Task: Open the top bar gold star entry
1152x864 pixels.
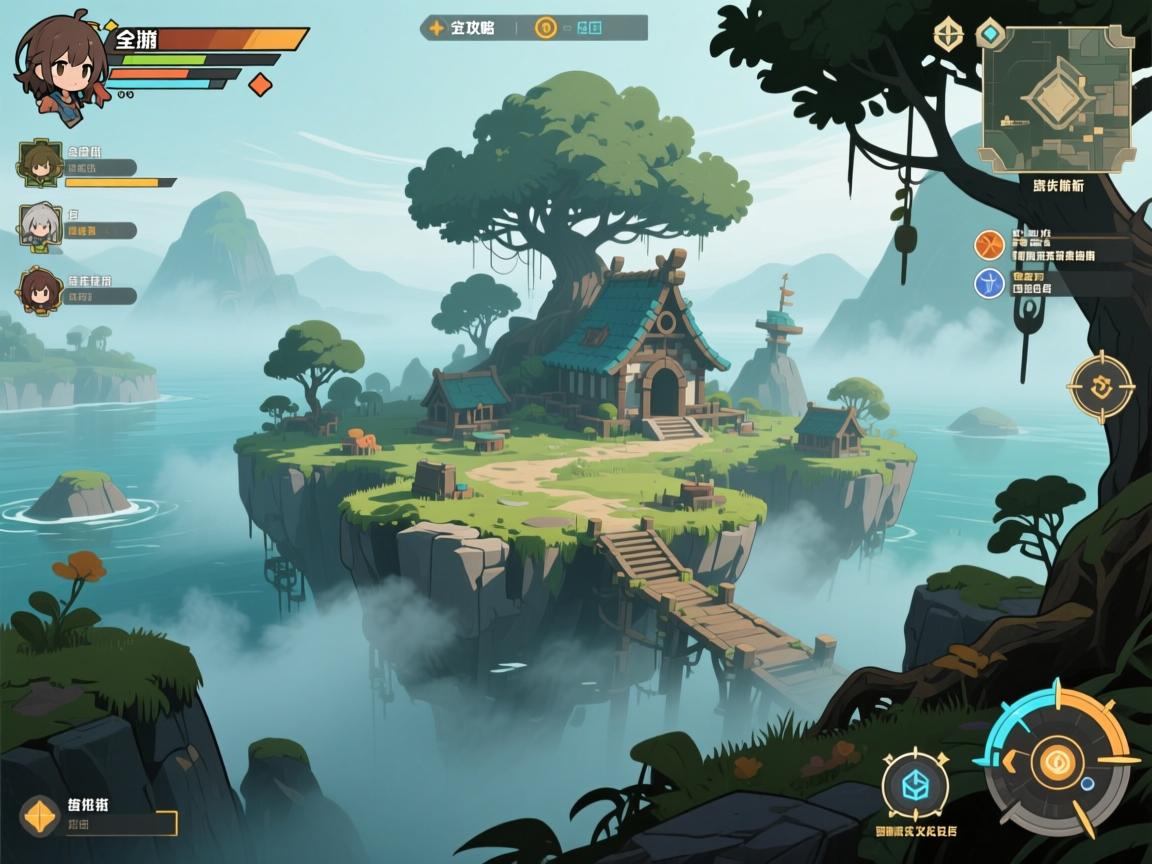Action: (x=436, y=28)
